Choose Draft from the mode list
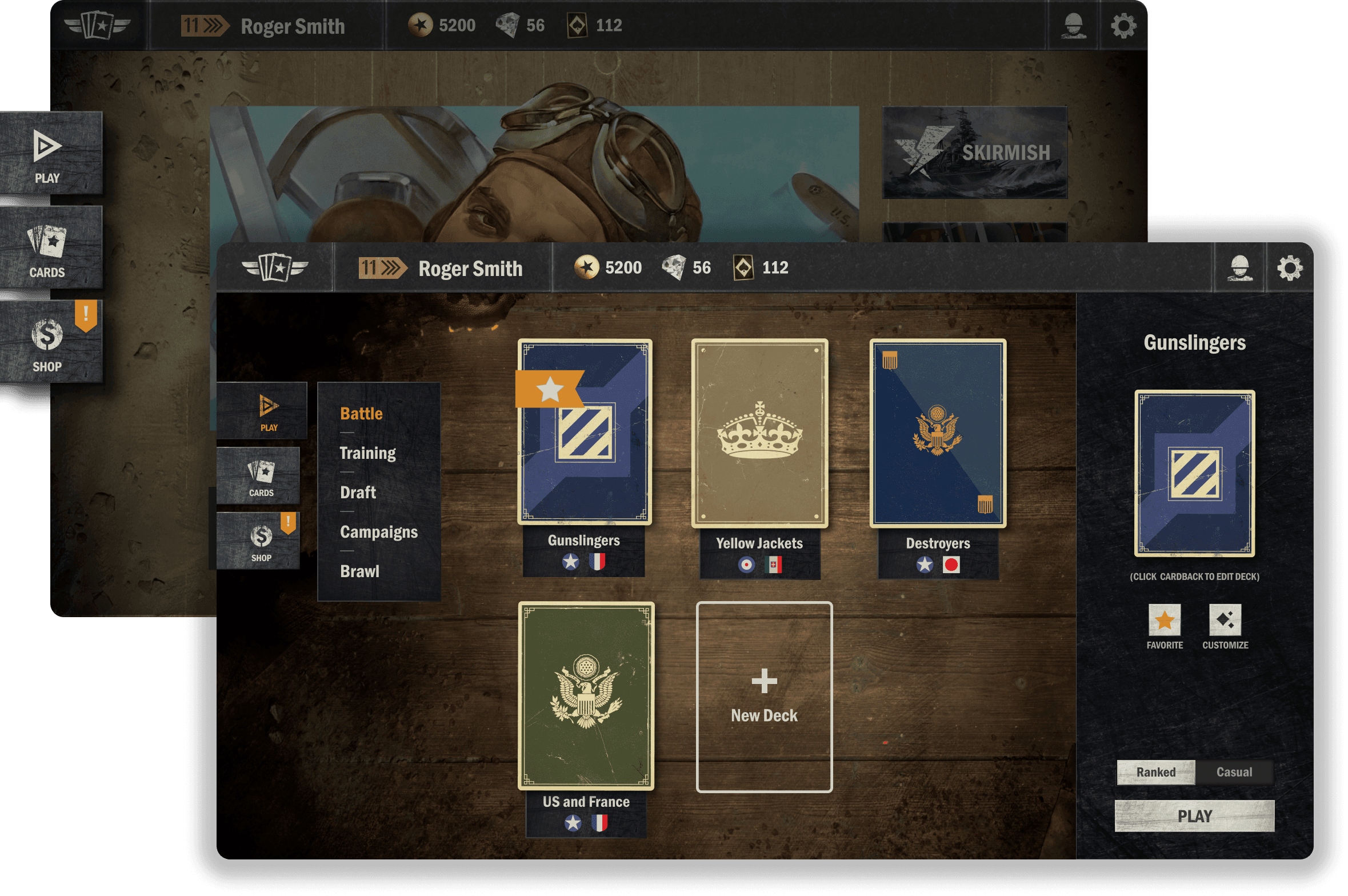This screenshot has width=1348, height=896. [358, 493]
